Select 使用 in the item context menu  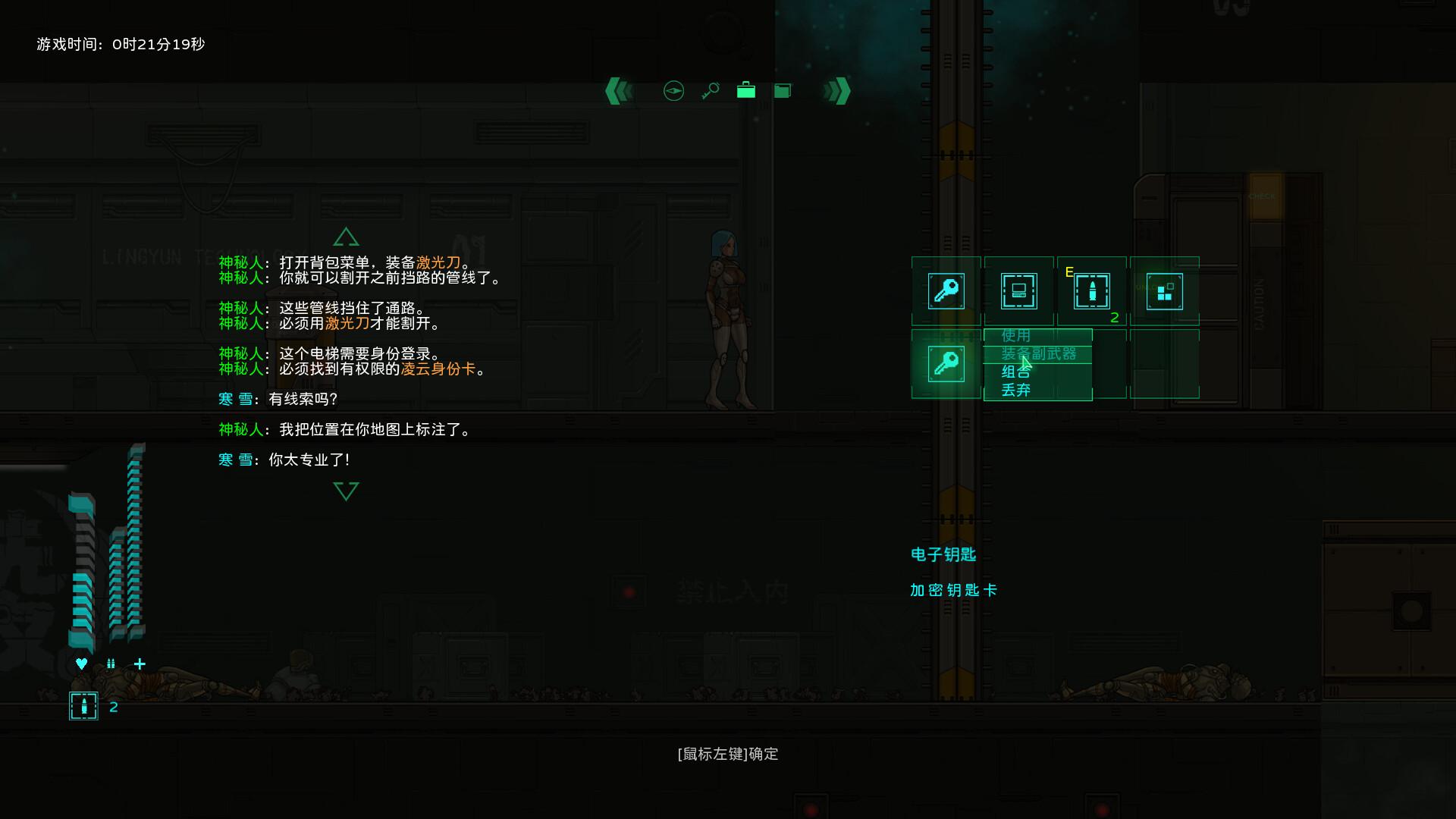(x=1016, y=335)
